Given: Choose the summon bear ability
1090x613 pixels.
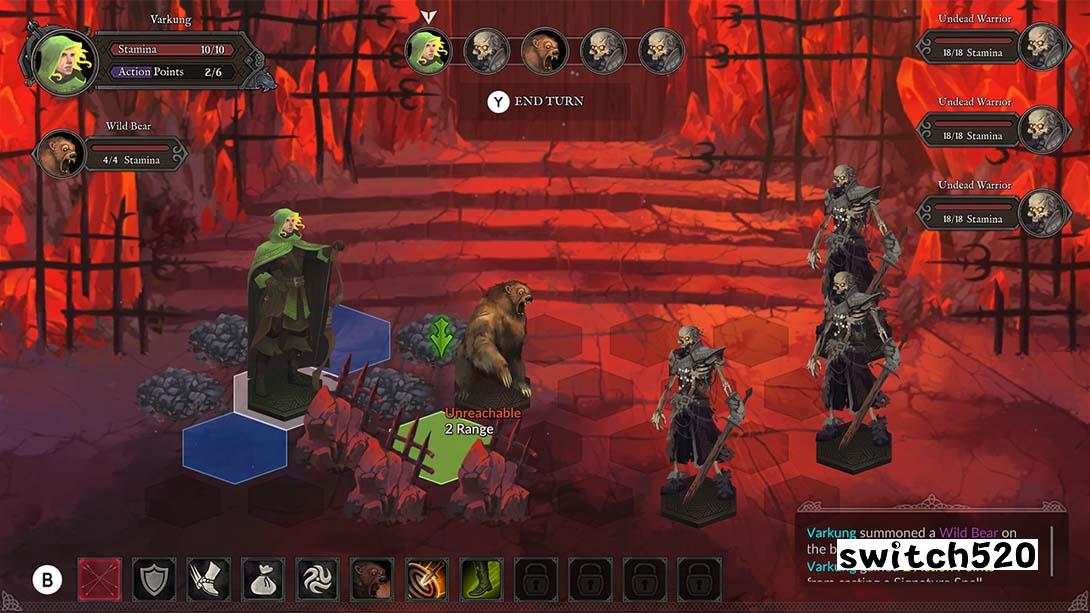Looking at the screenshot, I should [371, 579].
